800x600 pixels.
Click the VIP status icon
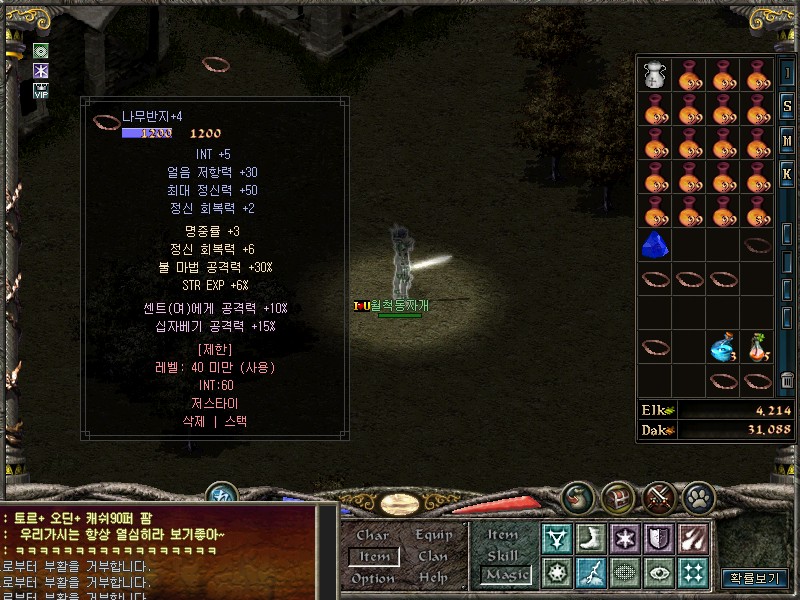coord(41,91)
